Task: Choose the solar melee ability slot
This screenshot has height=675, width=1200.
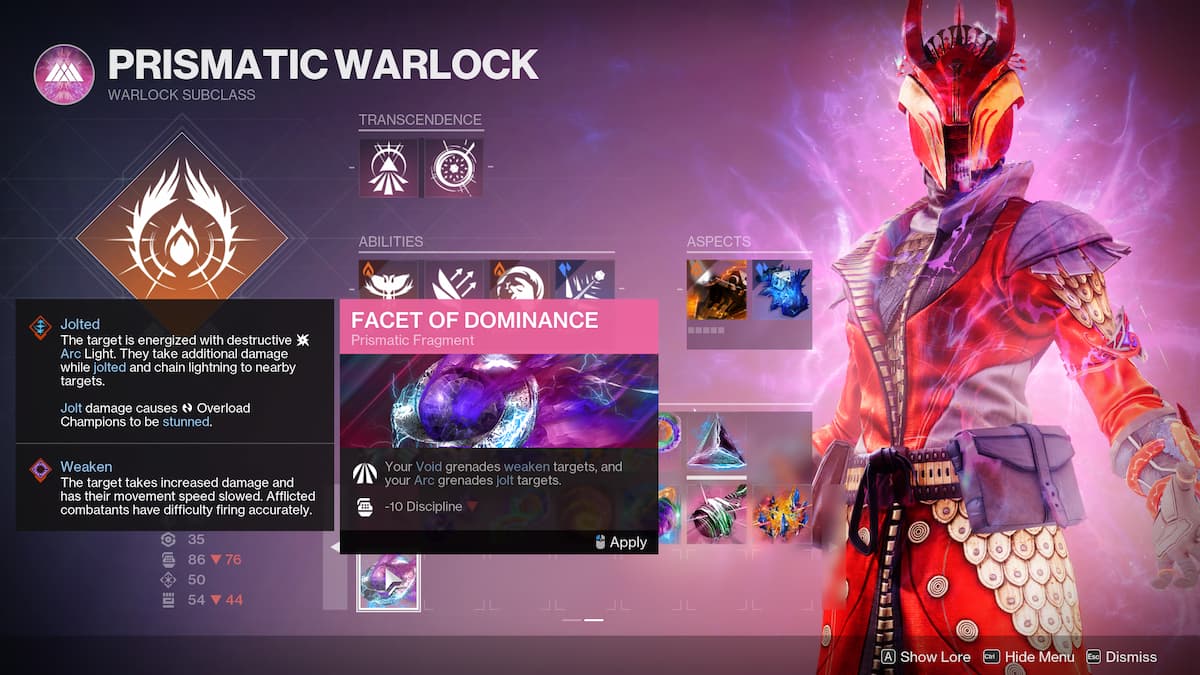Action: click(519, 281)
